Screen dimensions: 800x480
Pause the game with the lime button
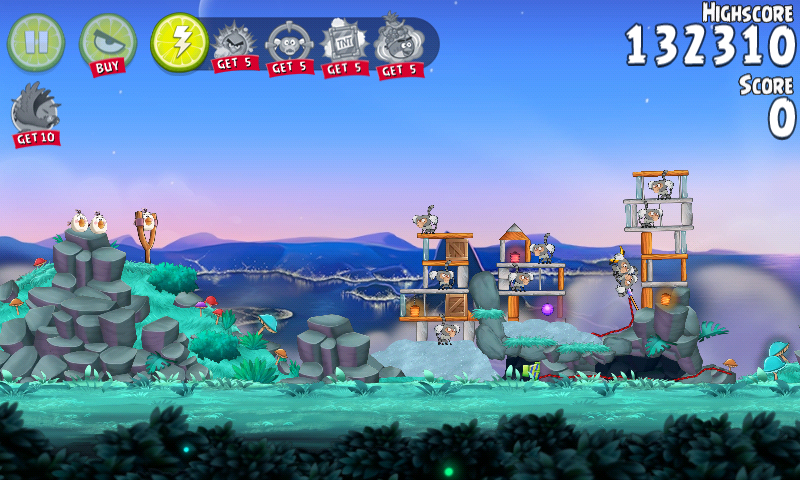click(x=36, y=42)
